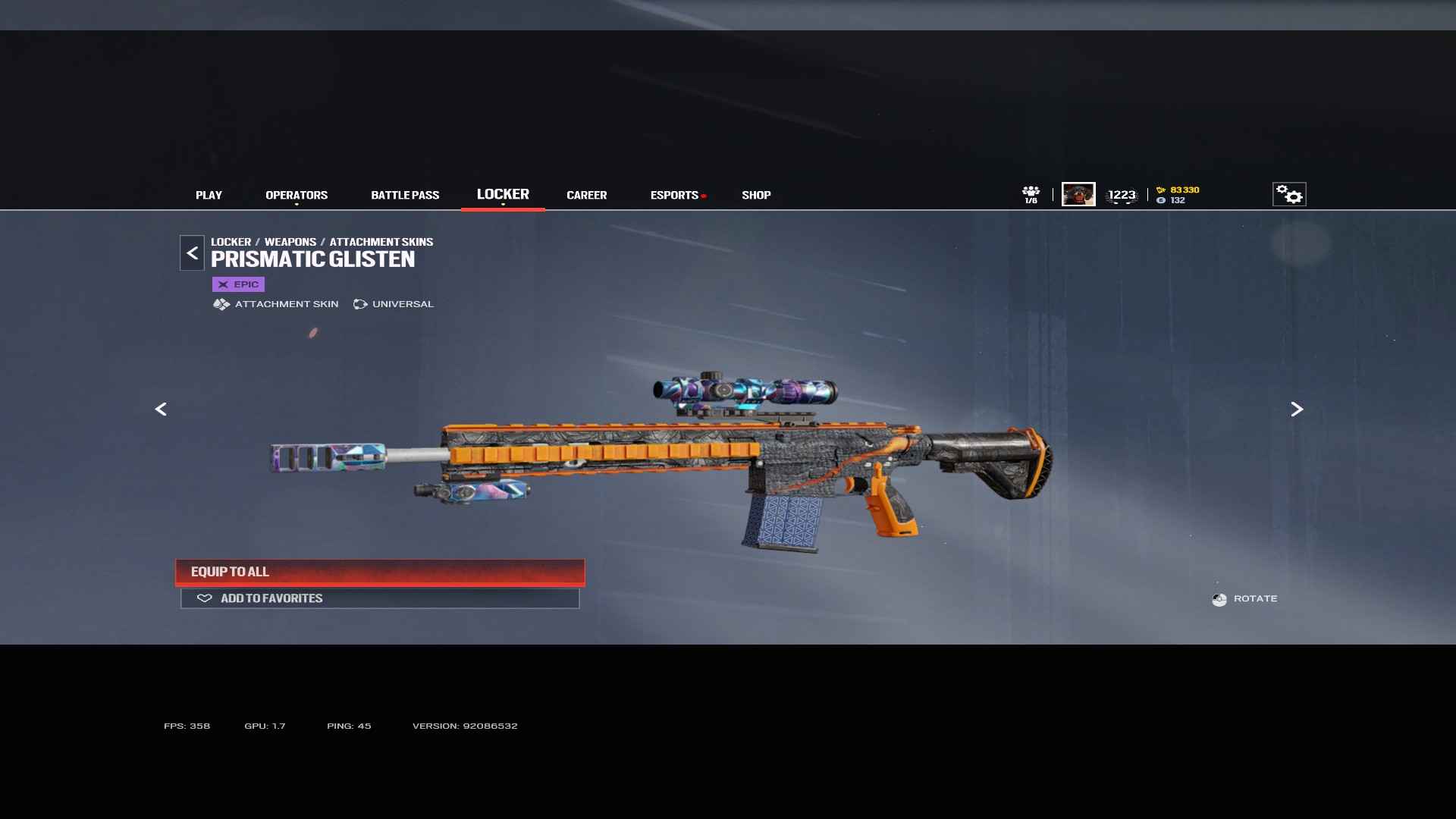The image size is (1456, 819).
Task: Show the next attachment skin
Action: tap(1297, 409)
